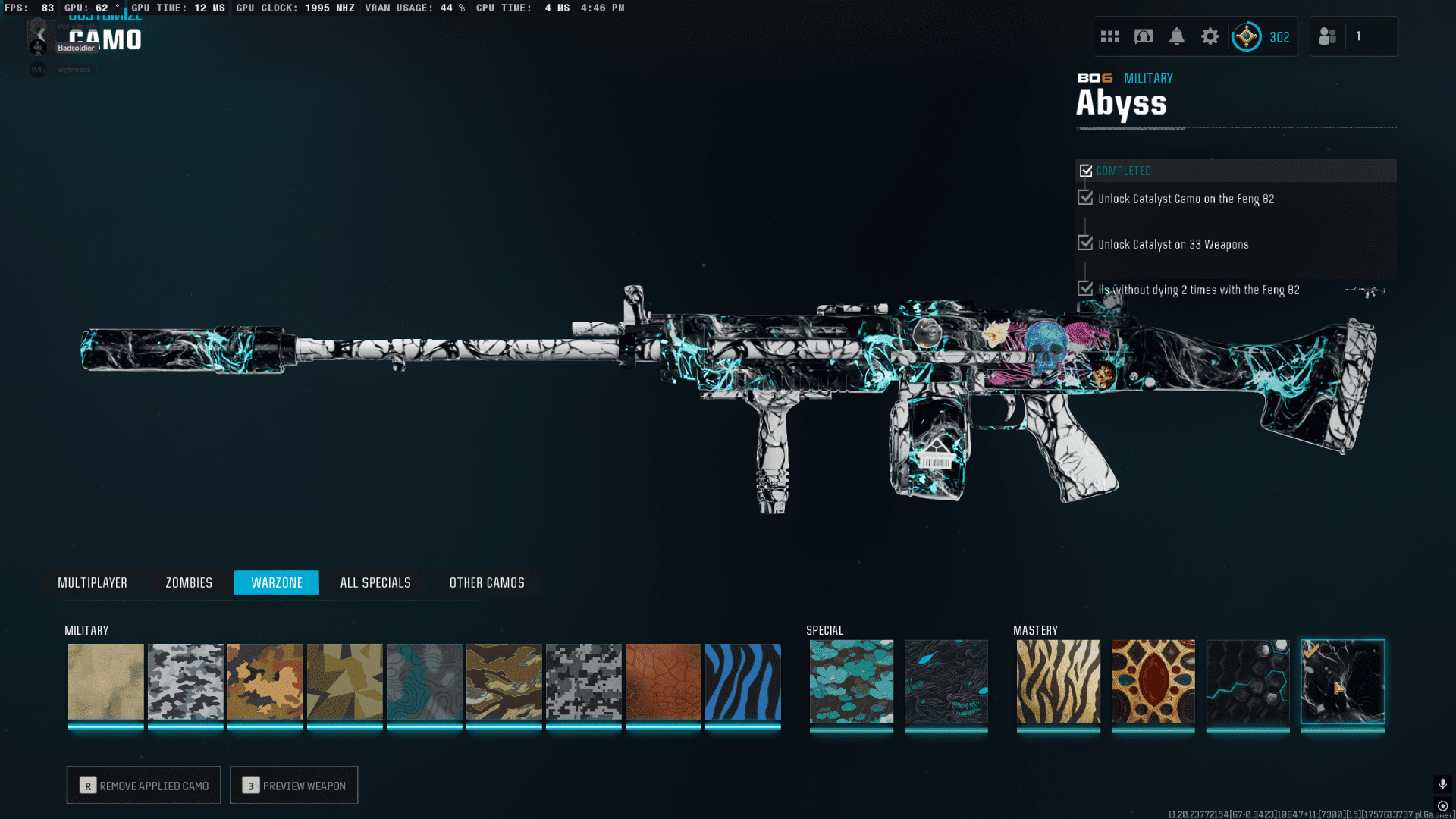Viewport: 1456px width, 819px height.
Task: Open the settings gear icon
Action: click(1210, 36)
